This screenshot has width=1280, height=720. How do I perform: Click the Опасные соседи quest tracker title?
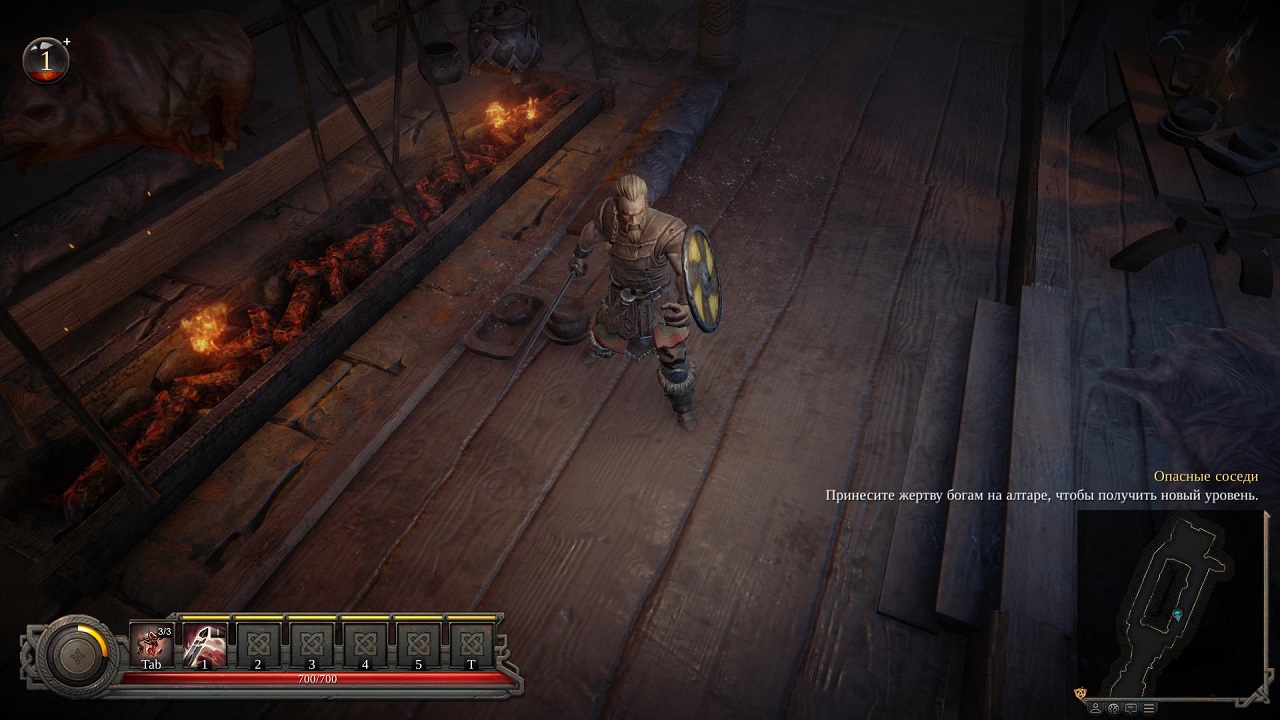pos(1205,477)
